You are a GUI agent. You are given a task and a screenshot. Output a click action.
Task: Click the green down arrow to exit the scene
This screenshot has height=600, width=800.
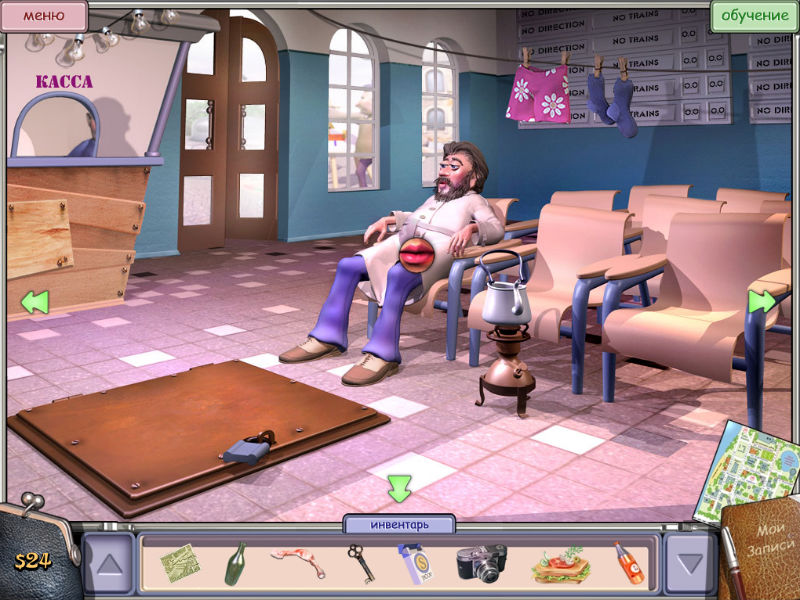(399, 488)
